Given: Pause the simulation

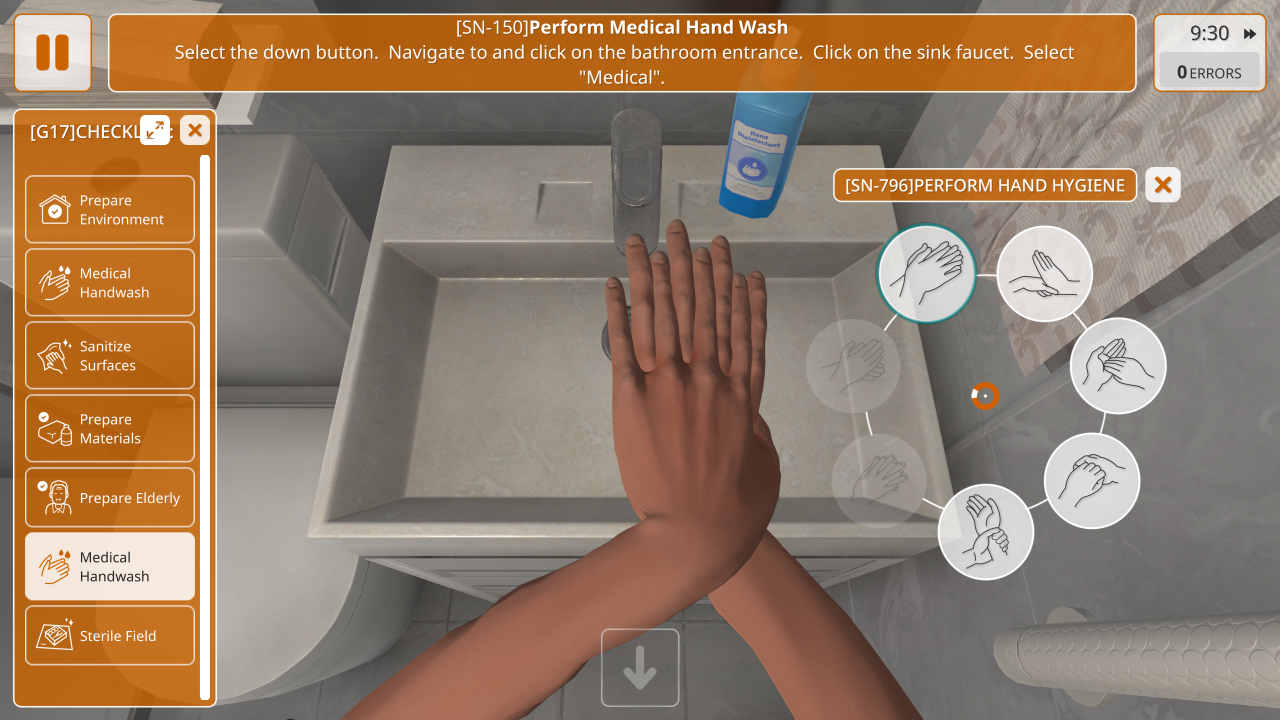Looking at the screenshot, I should pyautogui.click(x=53, y=53).
